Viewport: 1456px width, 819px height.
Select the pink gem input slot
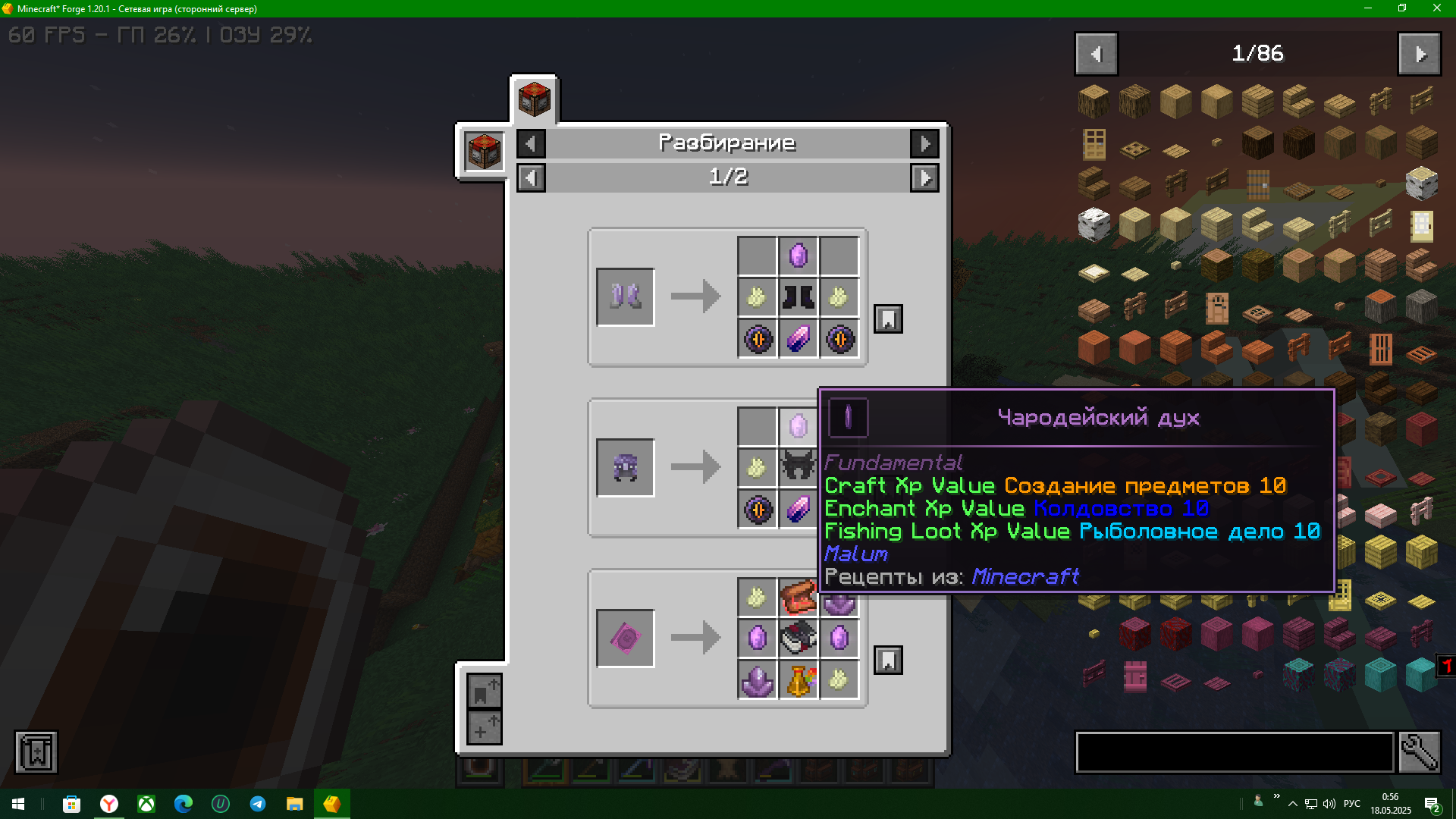tap(626, 638)
